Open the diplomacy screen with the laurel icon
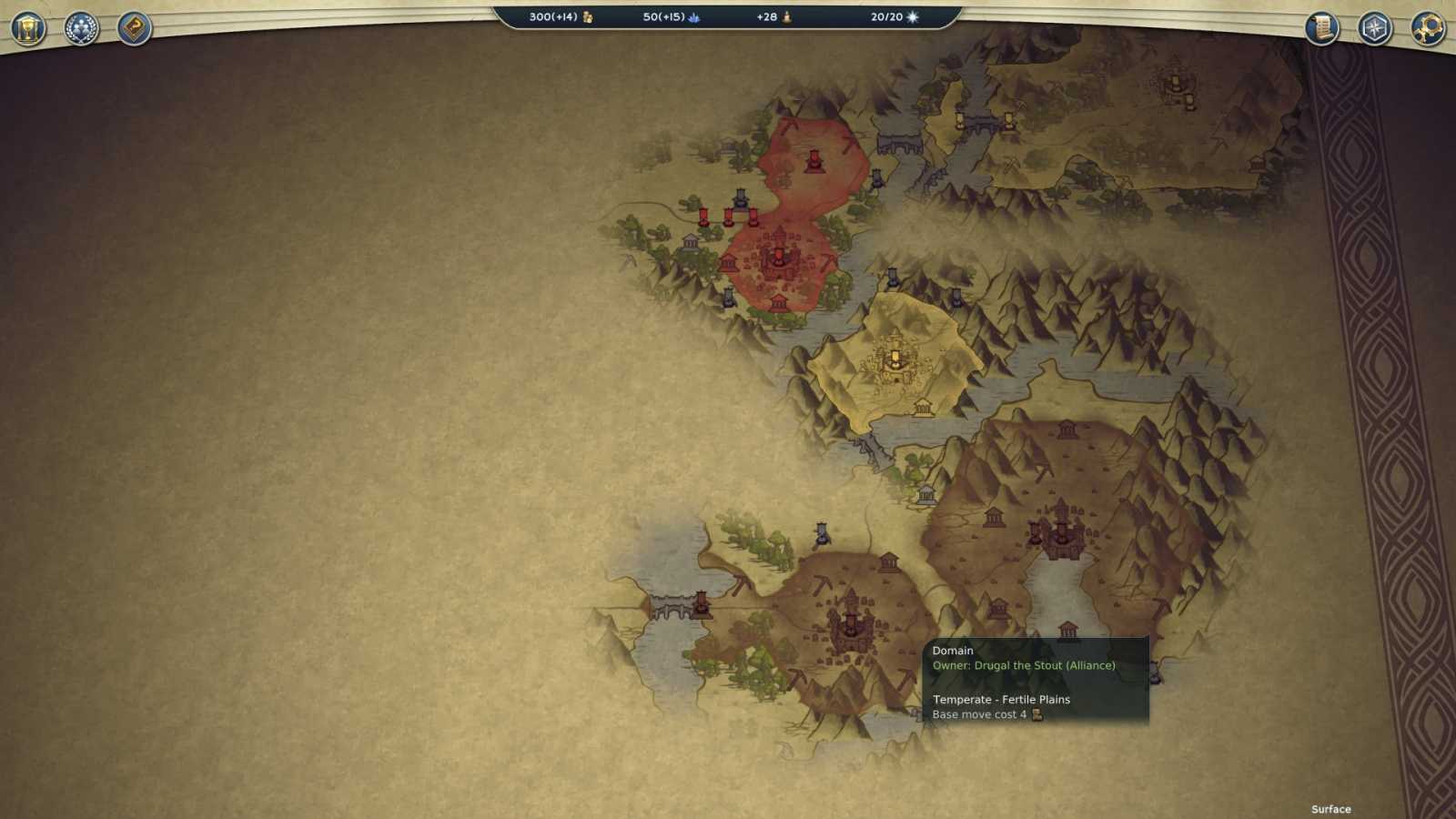The width and height of the screenshot is (1456, 819). 82,27
